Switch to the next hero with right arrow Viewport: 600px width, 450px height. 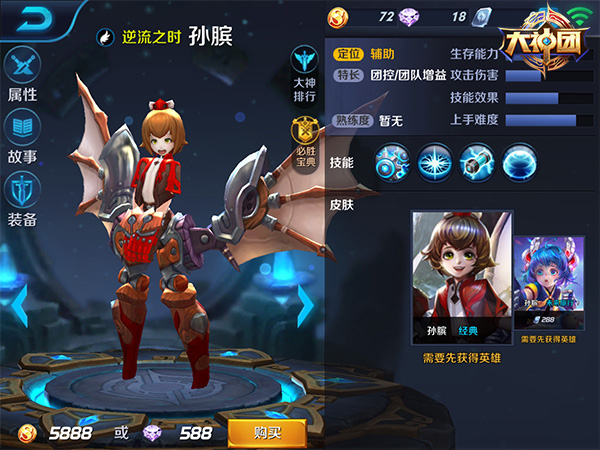click(x=306, y=306)
